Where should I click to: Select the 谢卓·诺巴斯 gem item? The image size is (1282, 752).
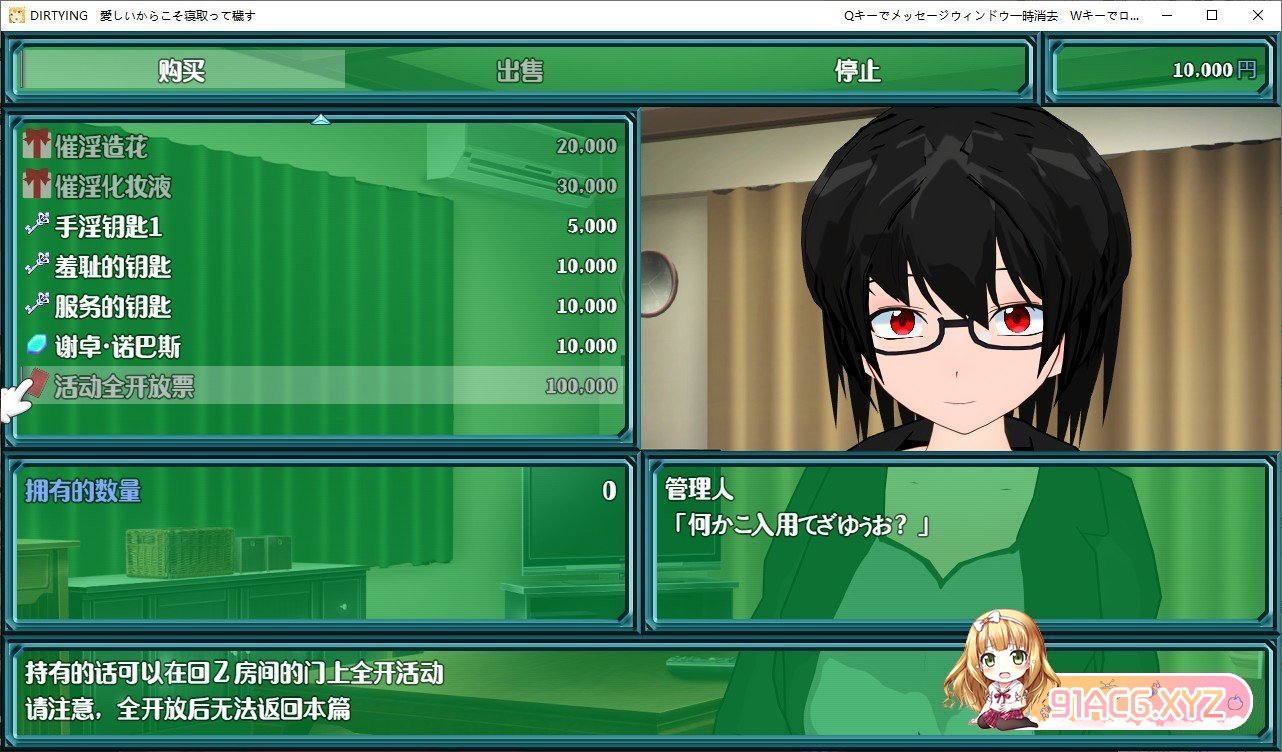pyautogui.click(x=320, y=347)
